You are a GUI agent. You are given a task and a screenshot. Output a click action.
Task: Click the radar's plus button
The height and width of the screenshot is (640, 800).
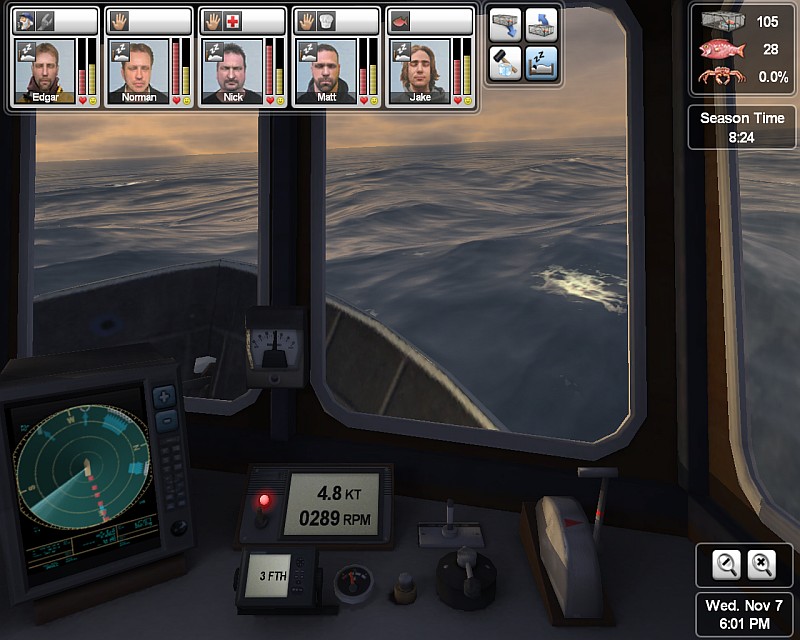pyautogui.click(x=166, y=396)
